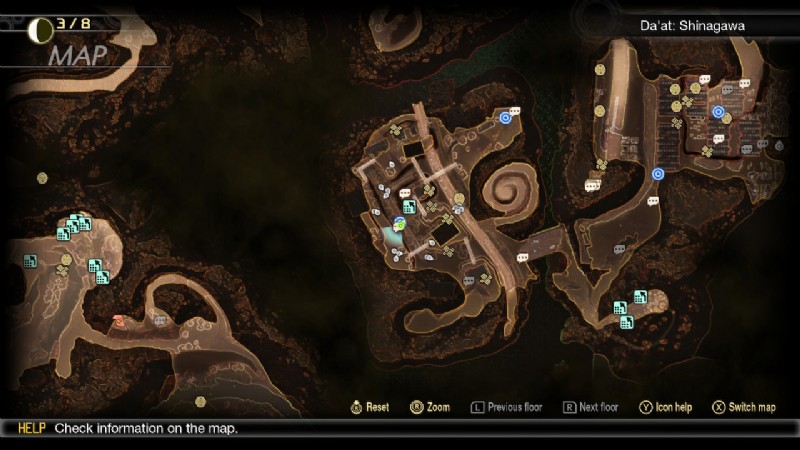
Task: Pick the lone yellow orb below the western paths
Action: click(x=200, y=401)
